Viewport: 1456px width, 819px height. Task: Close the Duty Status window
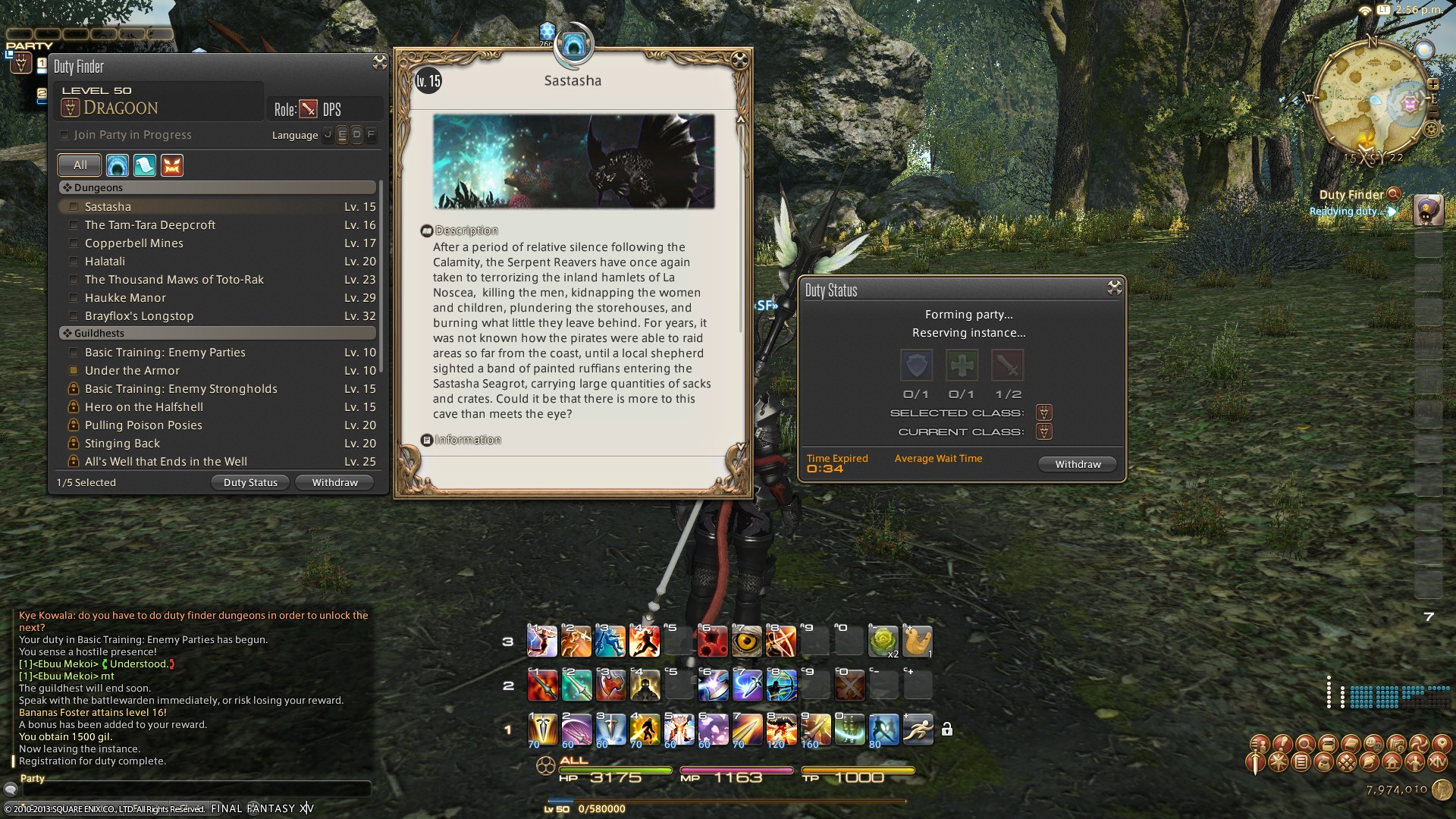1114,287
